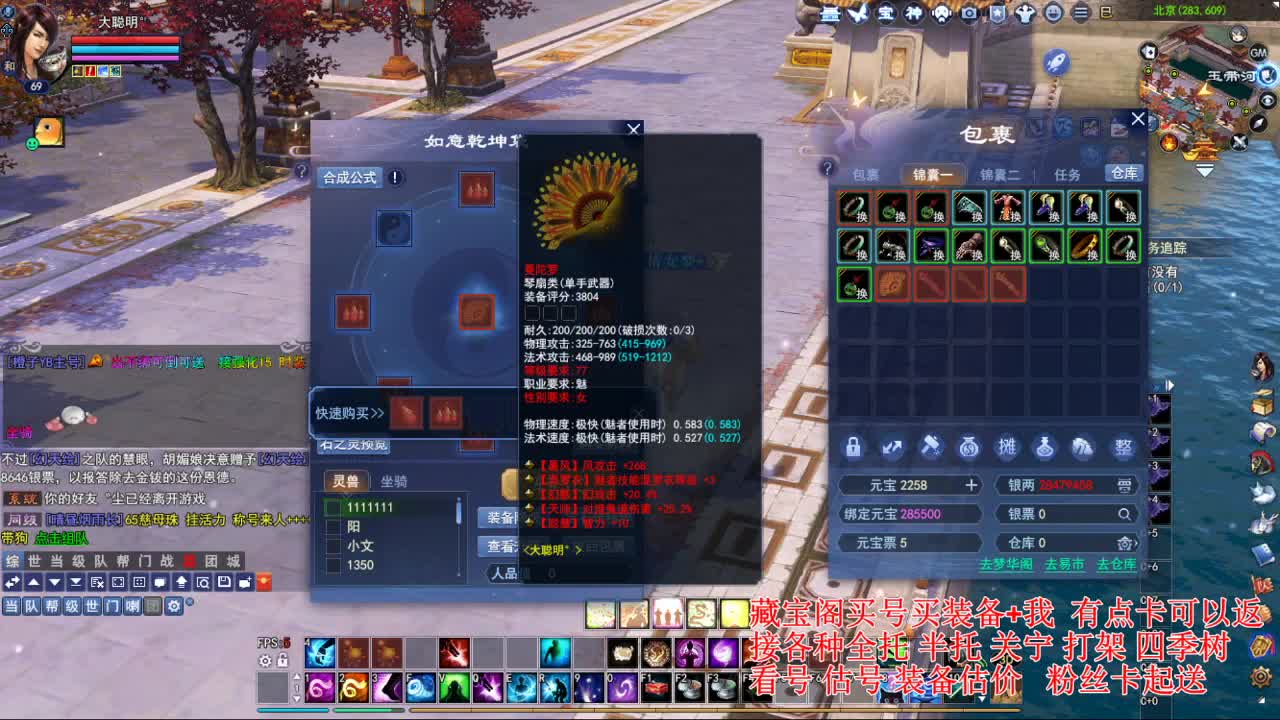This screenshot has width=1280, height=720.
Task: Click the lock icon at bottom of bag panel
Action: coord(853,448)
